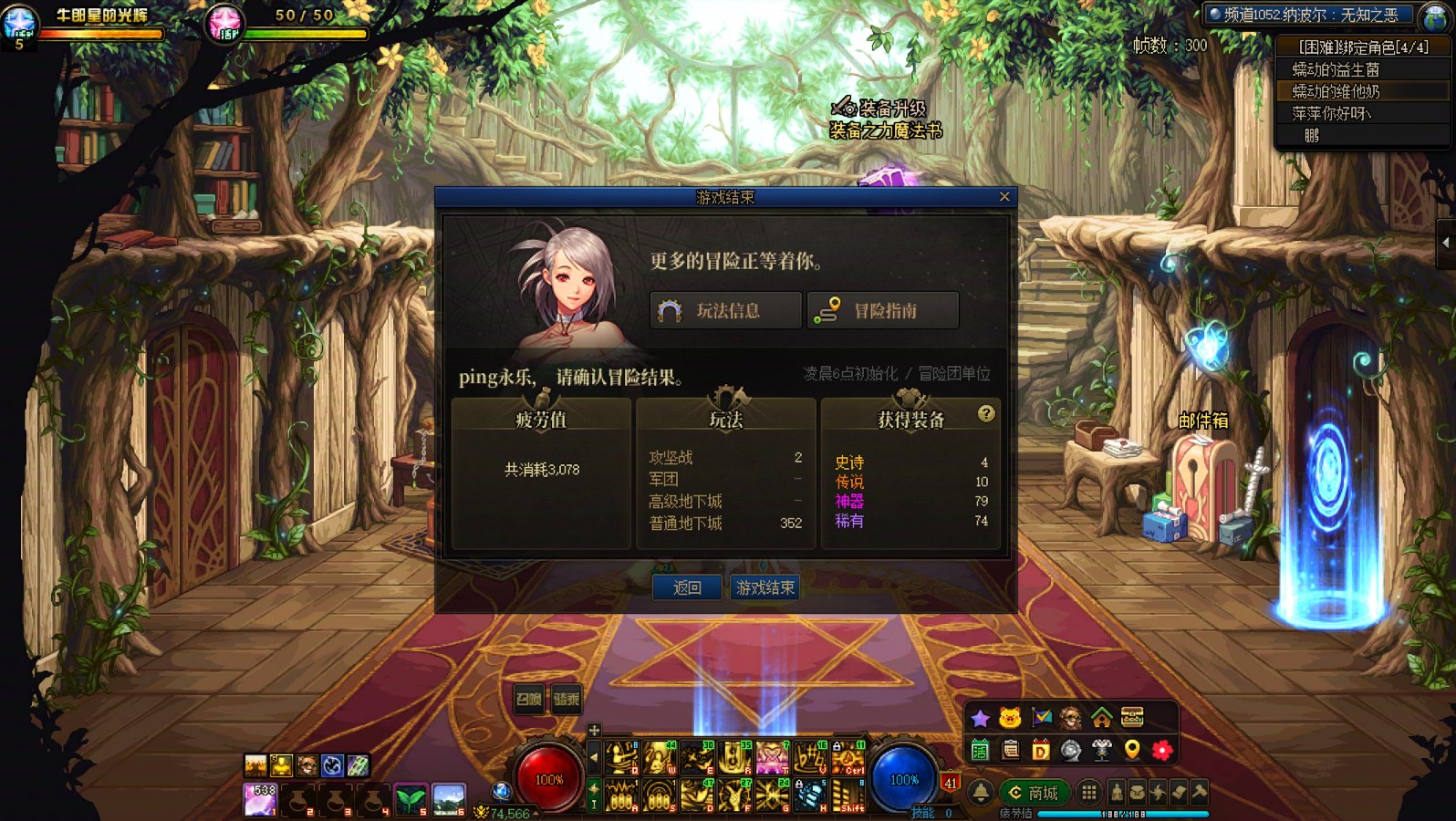1456x821 pixels.
Task: Click the notification bell icon
Action: coord(981,793)
